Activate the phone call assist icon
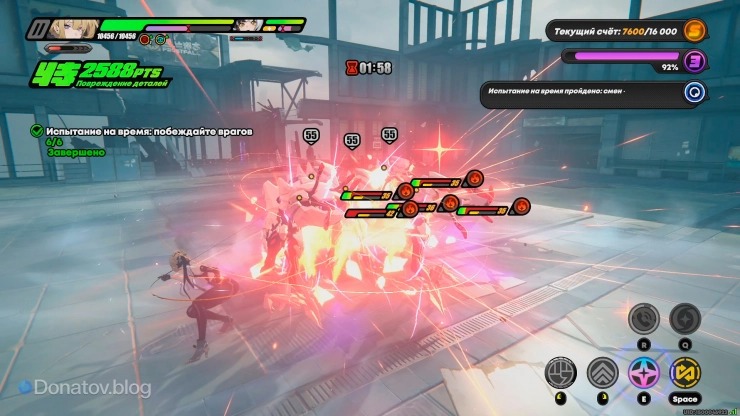Image resolution: width=740 pixels, height=416 pixels. point(643,319)
